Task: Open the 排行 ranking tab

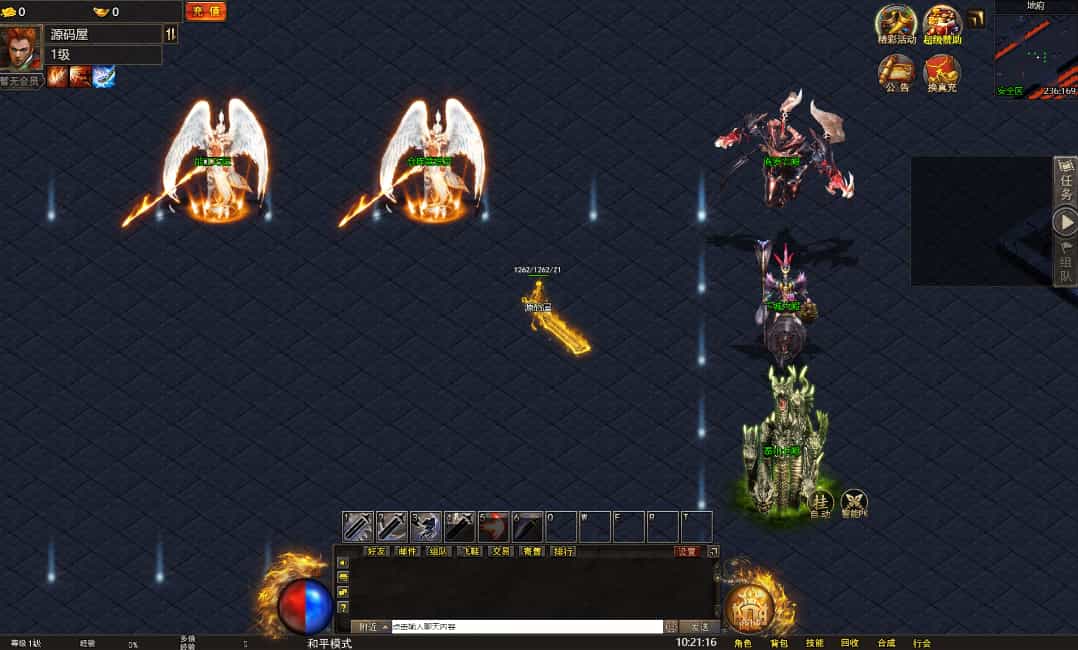Action: point(563,551)
